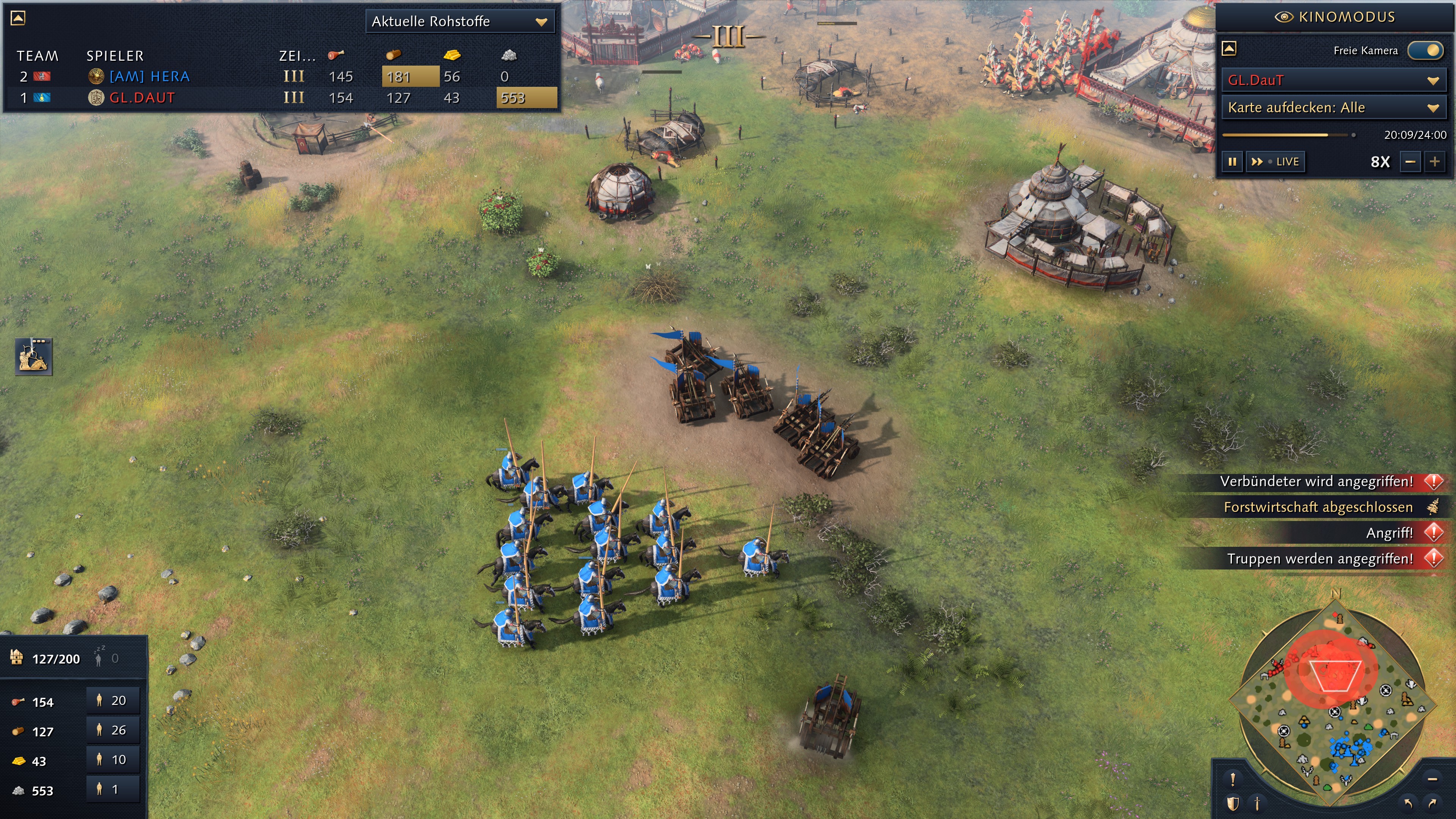The height and width of the screenshot is (819, 1456).
Task: Select the [AM] HERA player row
Action: (149, 76)
